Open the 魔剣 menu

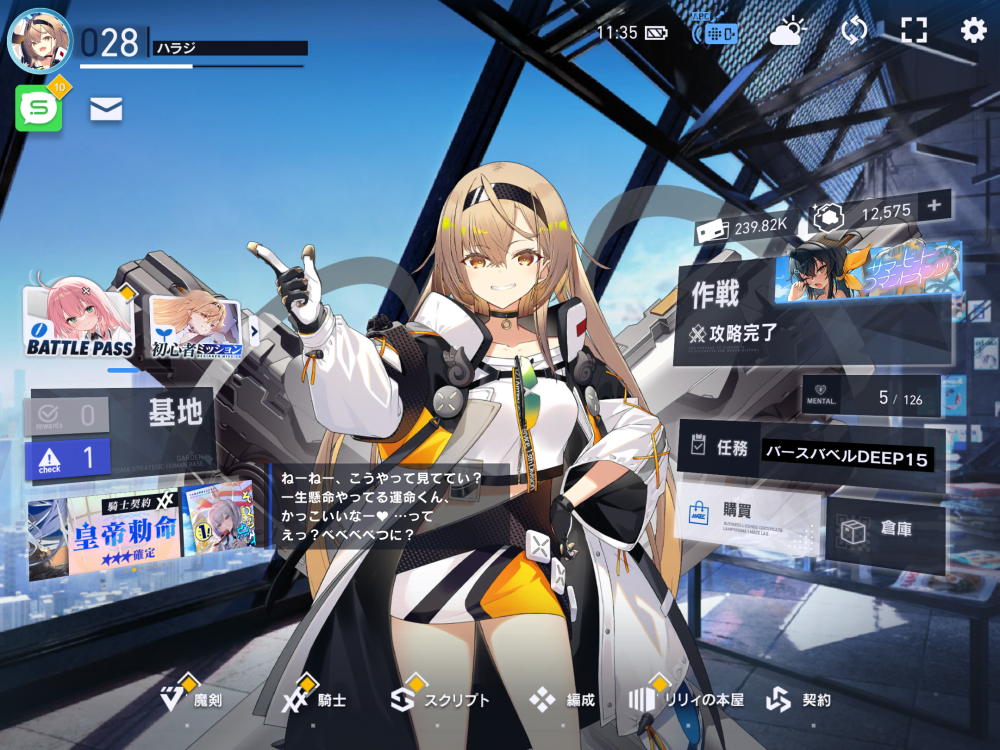193,700
